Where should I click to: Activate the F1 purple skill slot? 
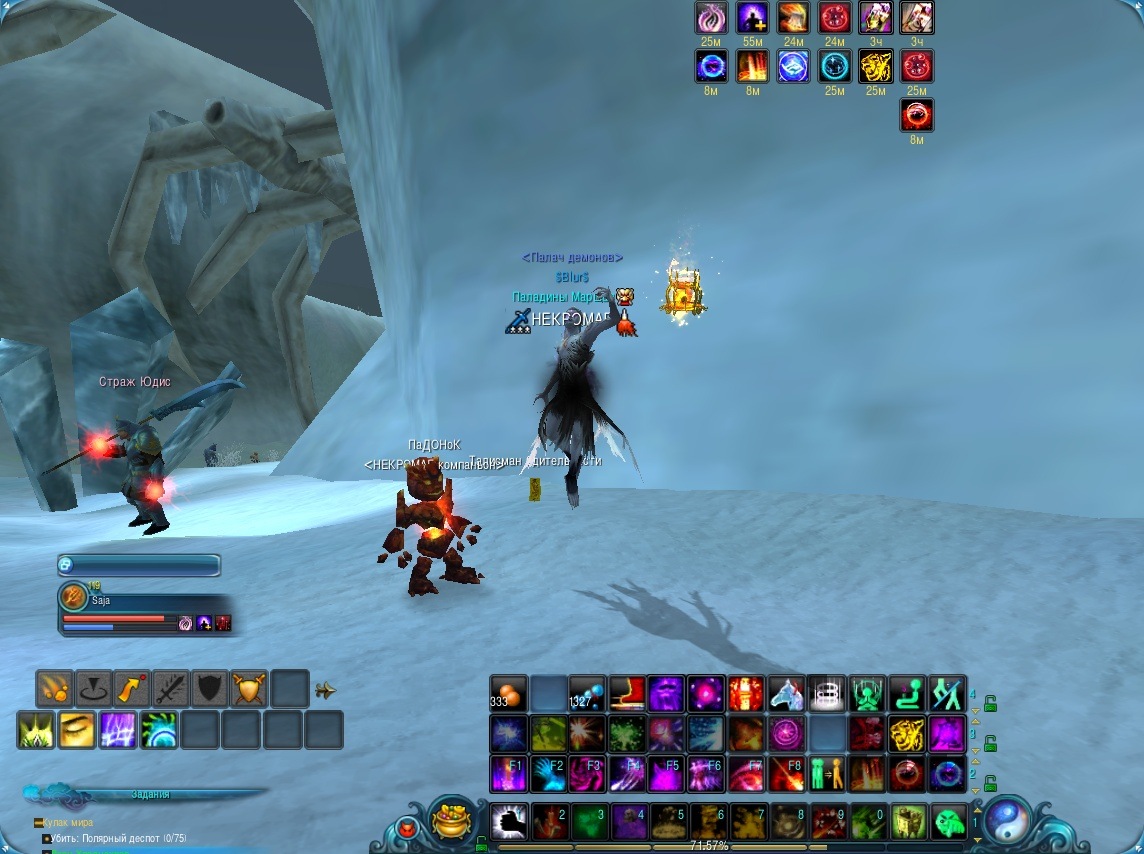(508, 773)
